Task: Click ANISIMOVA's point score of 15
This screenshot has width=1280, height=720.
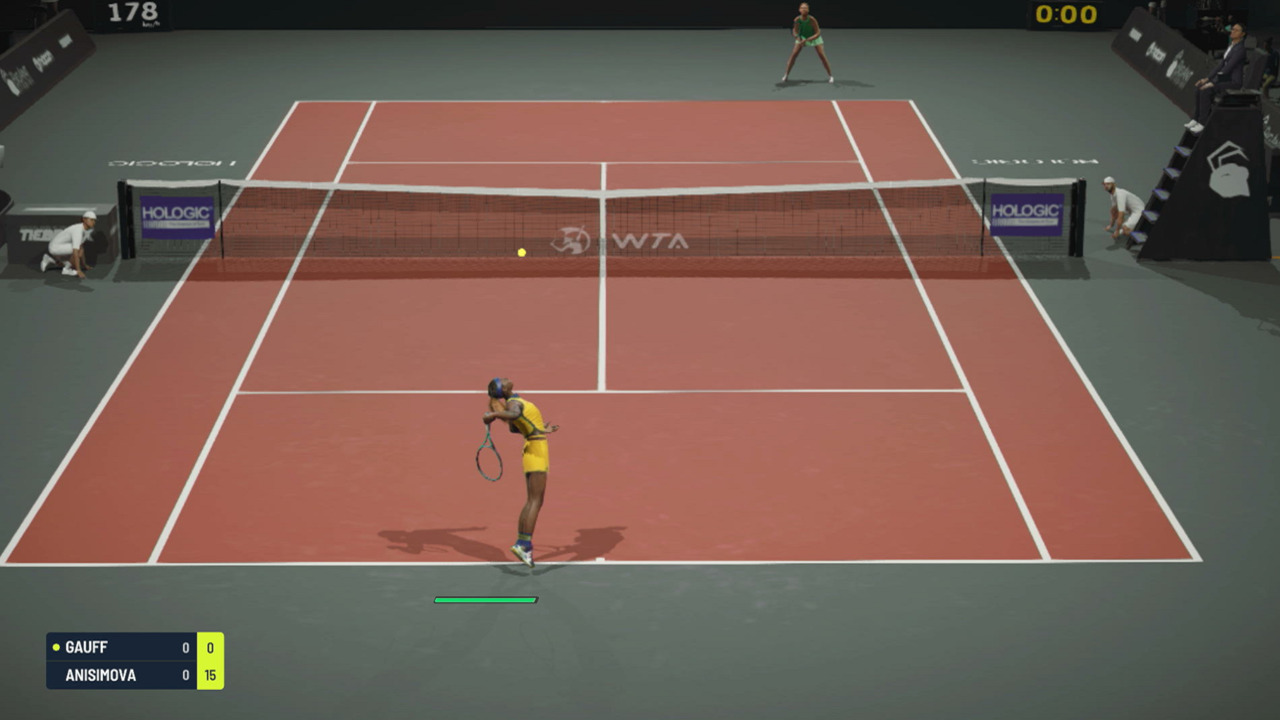Action: [x=210, y=675]
